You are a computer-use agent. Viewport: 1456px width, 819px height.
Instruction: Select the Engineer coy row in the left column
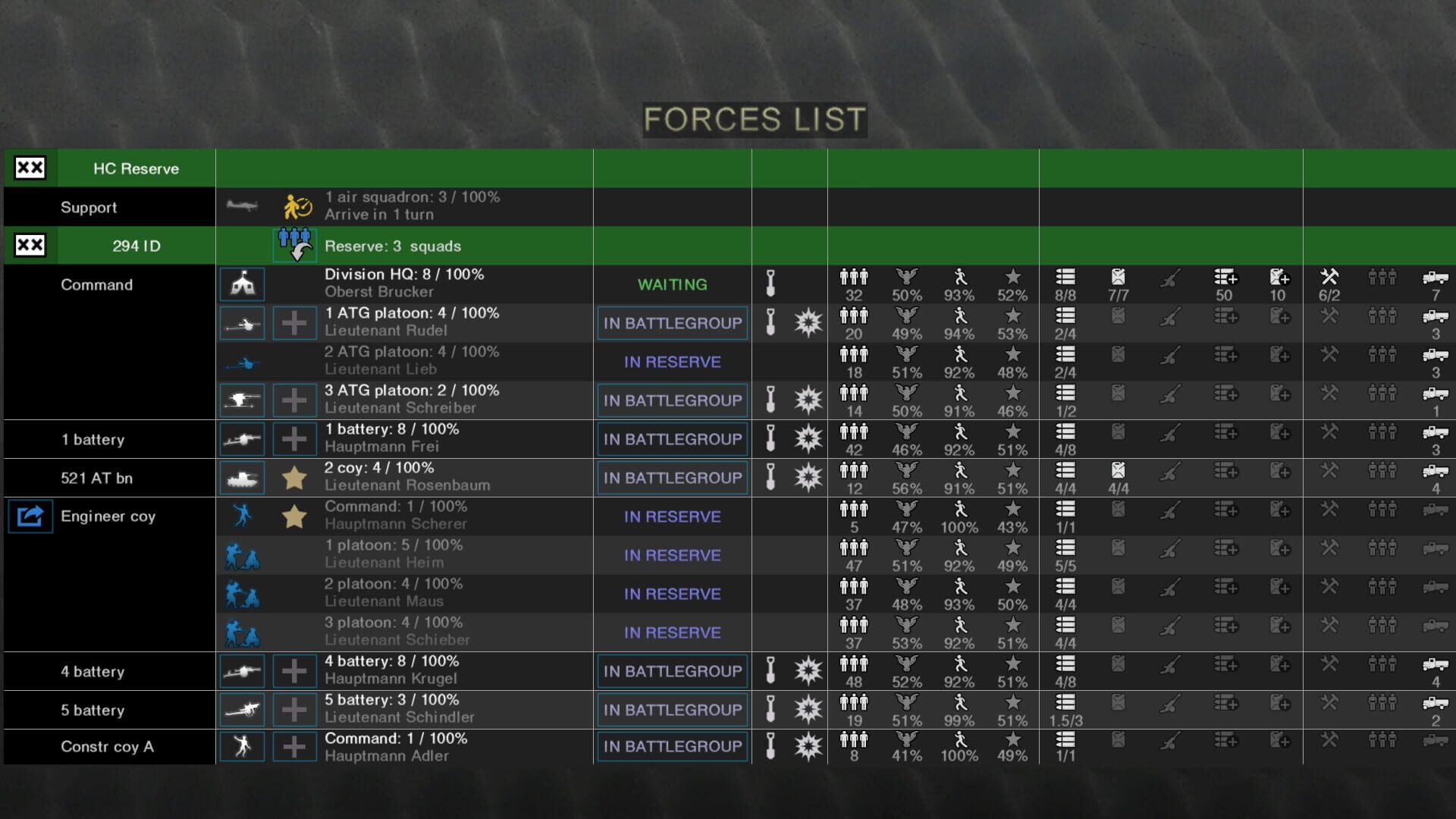click(x=108, y=516)
